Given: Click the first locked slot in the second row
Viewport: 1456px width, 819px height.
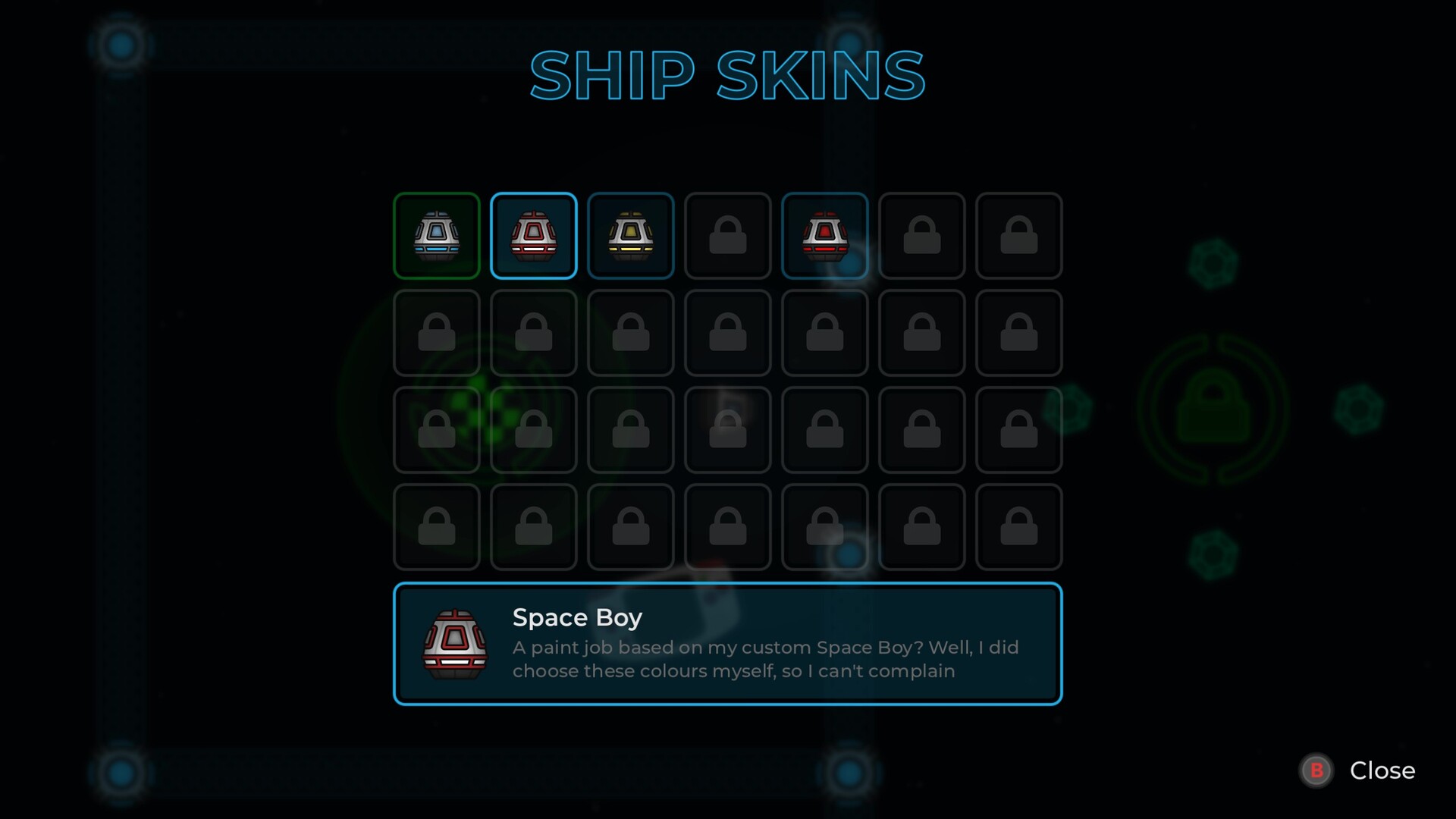Looking at the screenshot, I should click(436, 333).
